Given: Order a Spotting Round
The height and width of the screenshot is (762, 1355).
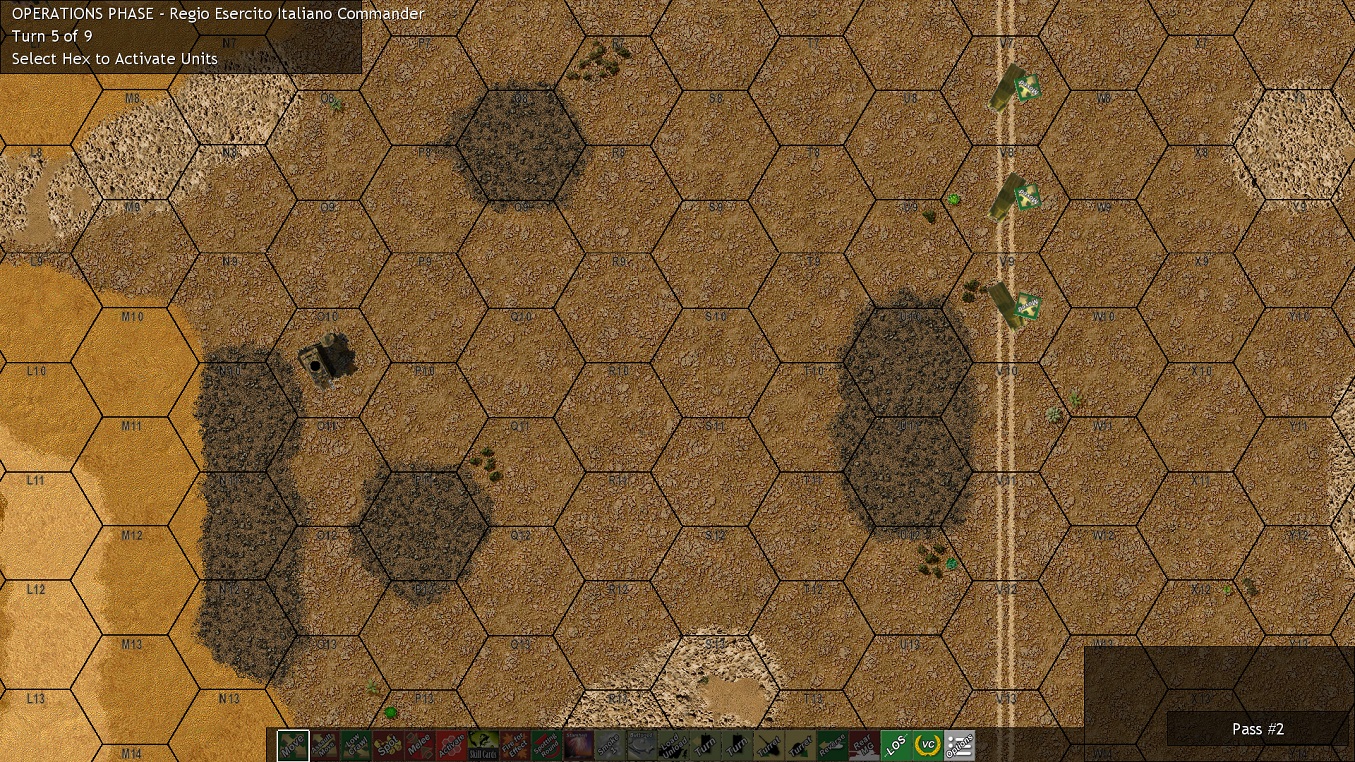Looking at the screenshot, I should (x=547, y=744).
